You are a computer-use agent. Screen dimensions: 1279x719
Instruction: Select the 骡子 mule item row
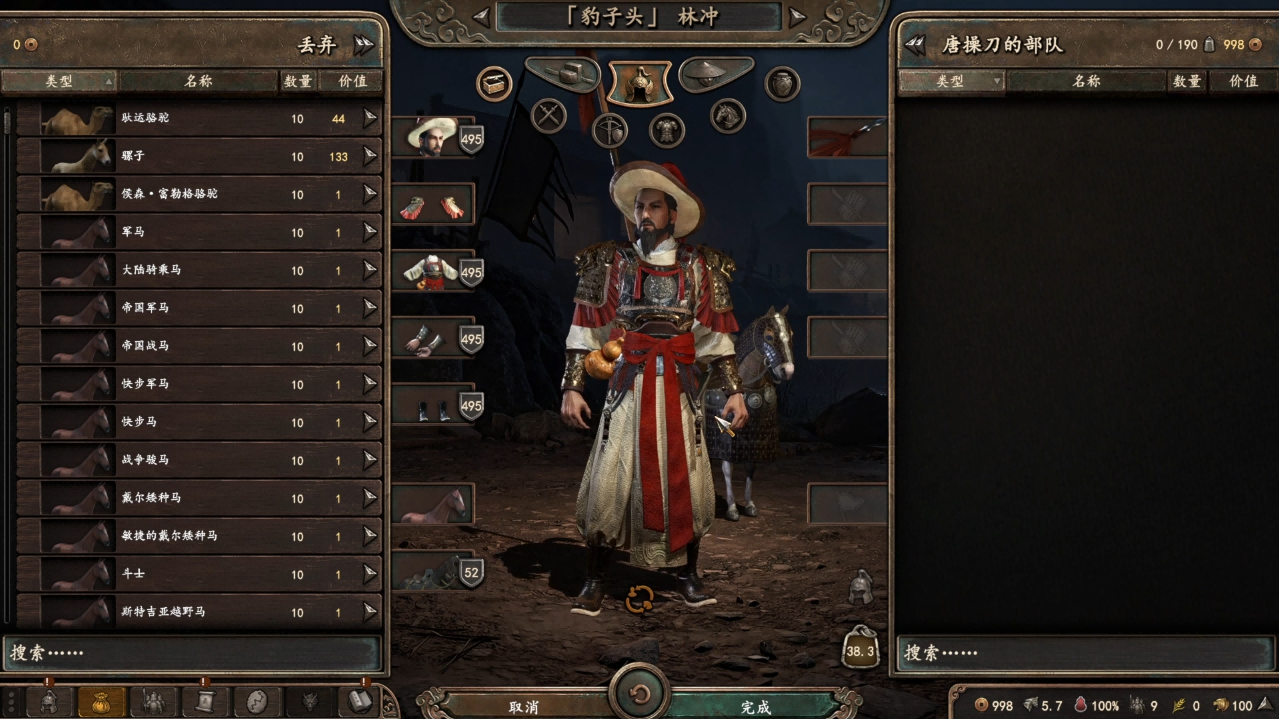(200, 156)
